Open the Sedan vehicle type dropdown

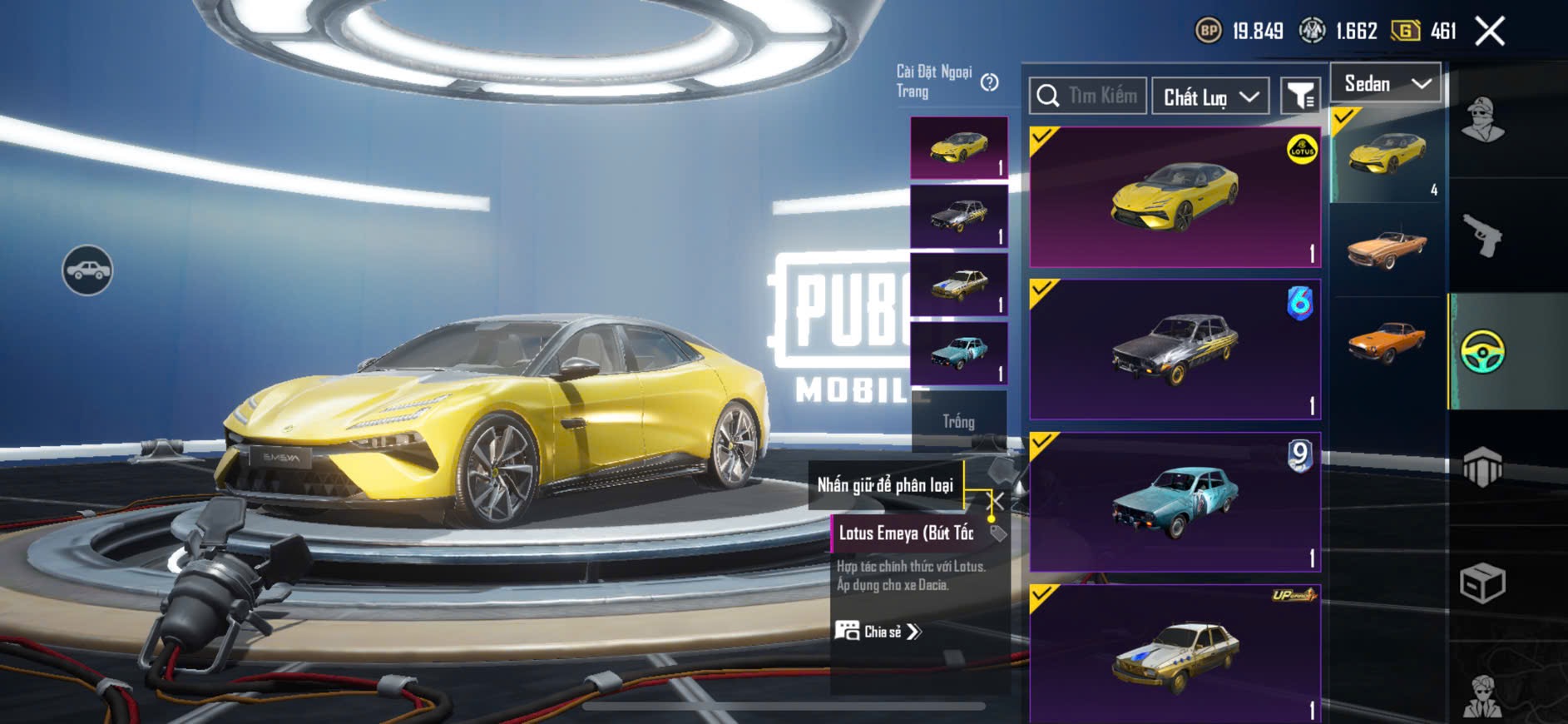pos(1386,83)
